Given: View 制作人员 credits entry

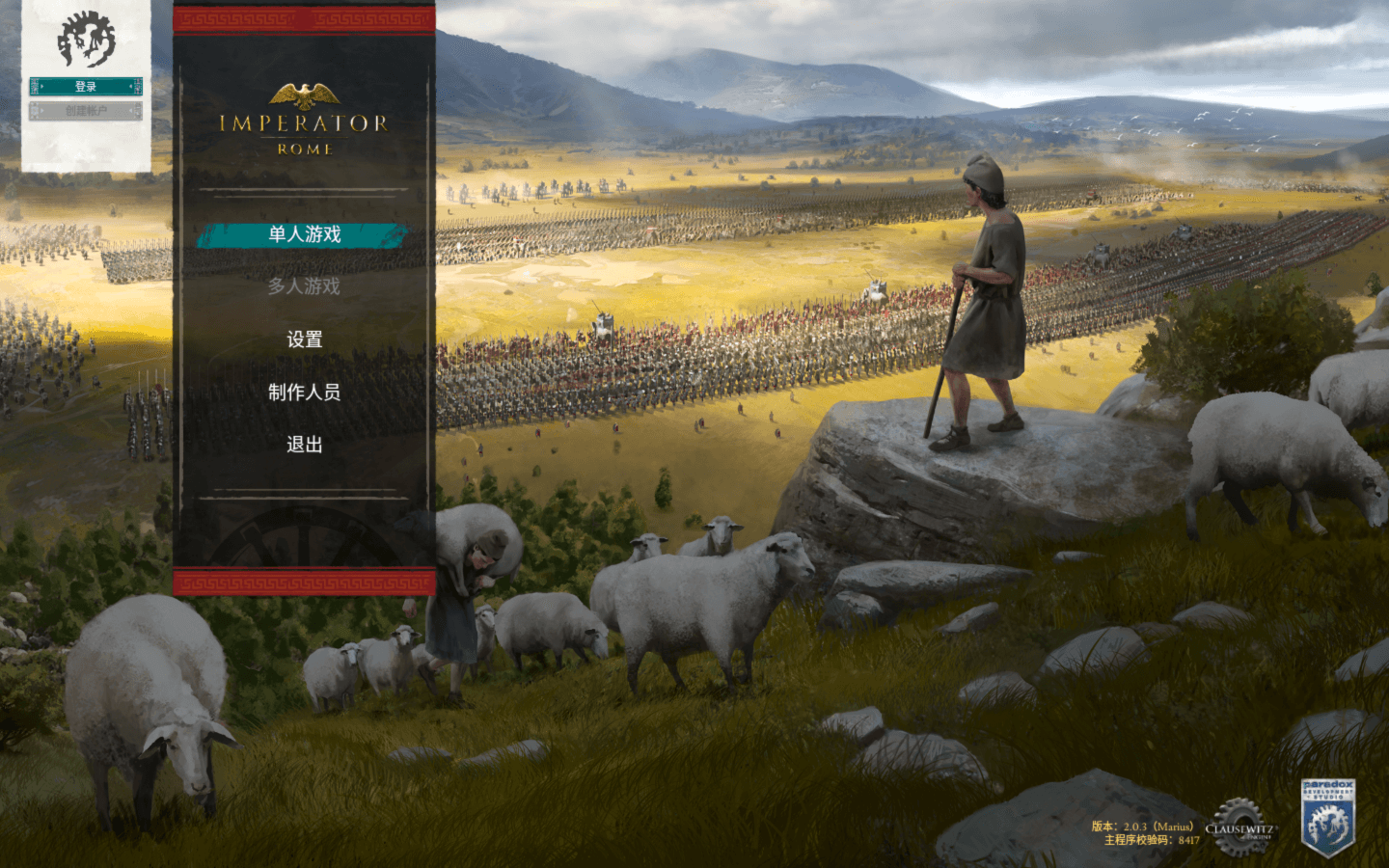Looking at the screenshot, I should 303,393.
